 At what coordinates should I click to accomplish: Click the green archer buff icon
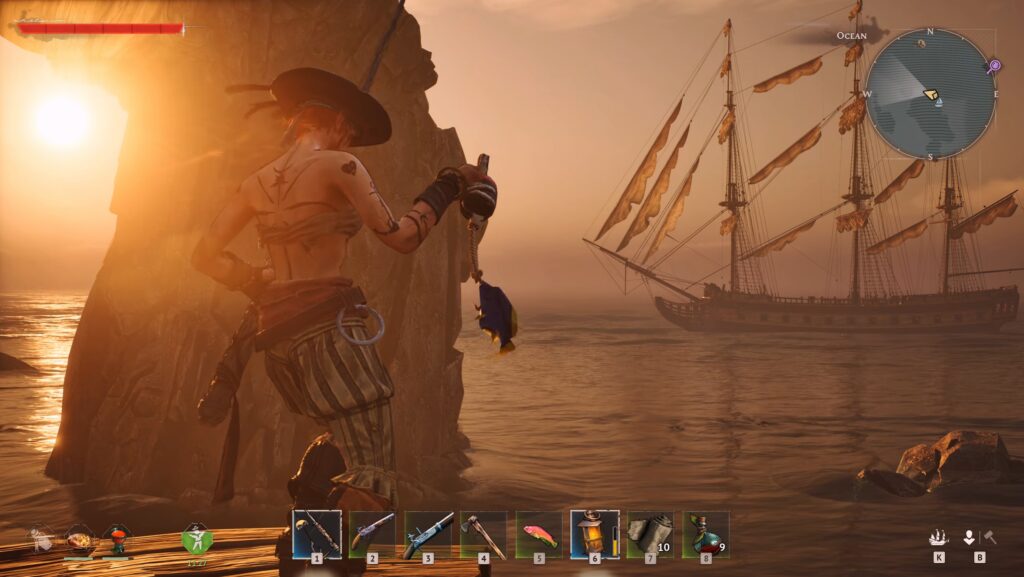point(197,538)
